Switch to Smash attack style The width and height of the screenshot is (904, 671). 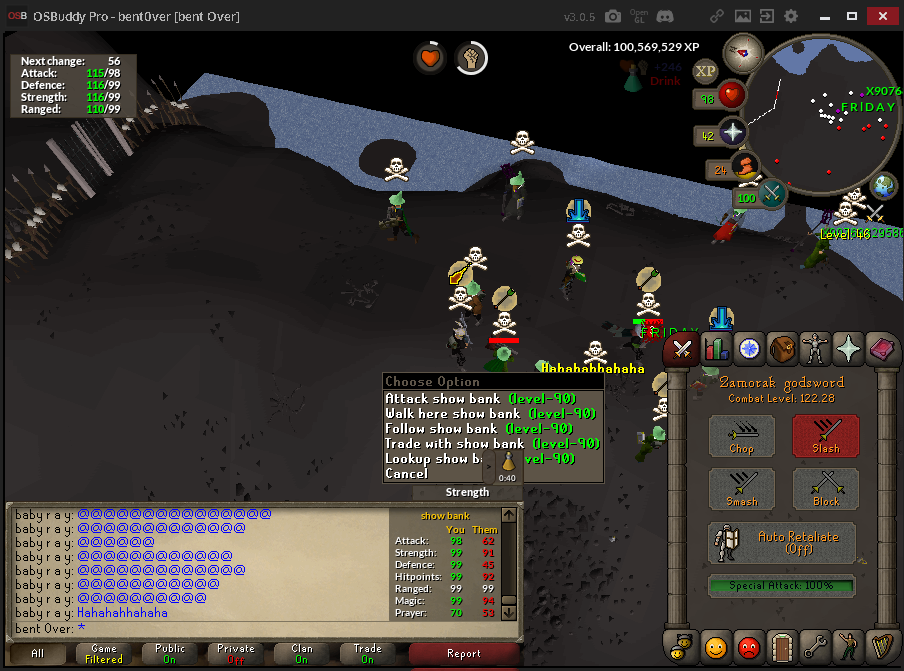point(742,490)
